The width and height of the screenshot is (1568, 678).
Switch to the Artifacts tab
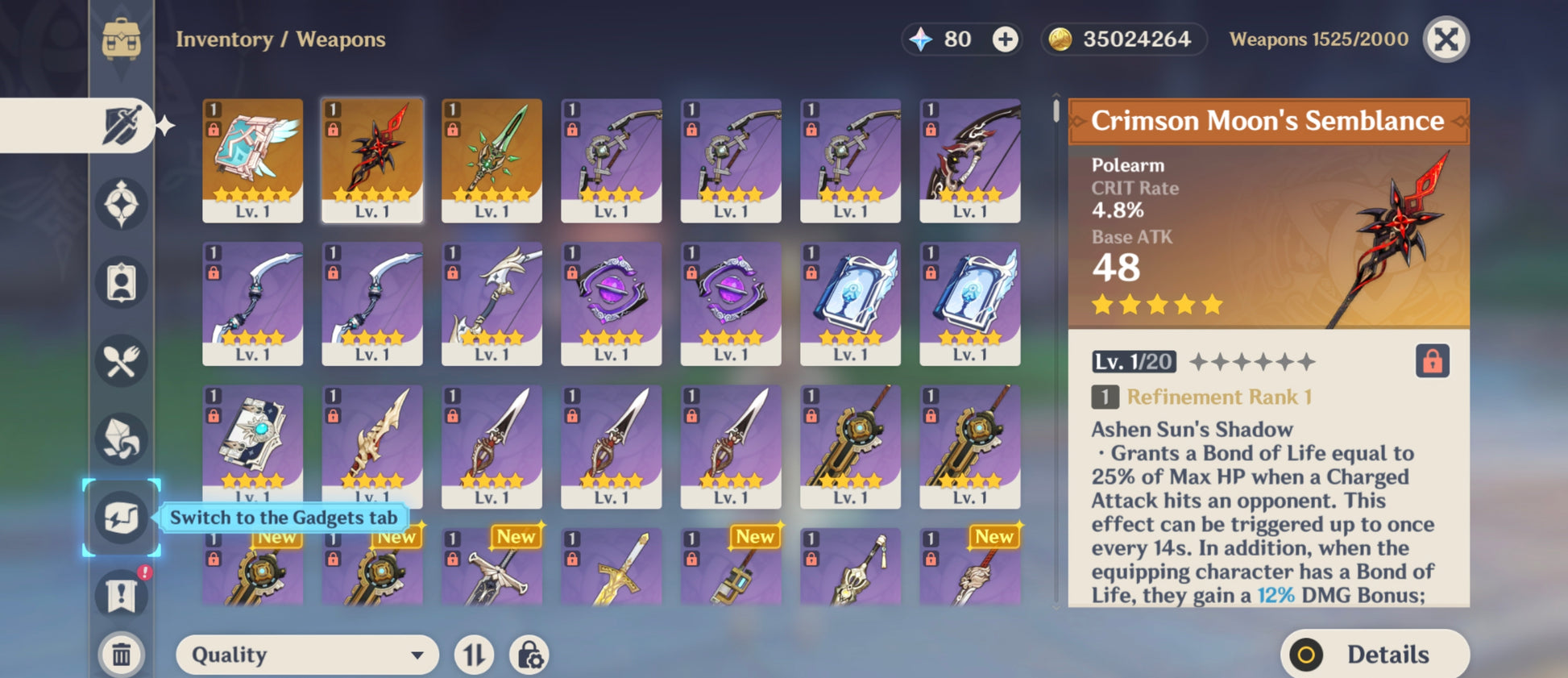tap(121, 204)
